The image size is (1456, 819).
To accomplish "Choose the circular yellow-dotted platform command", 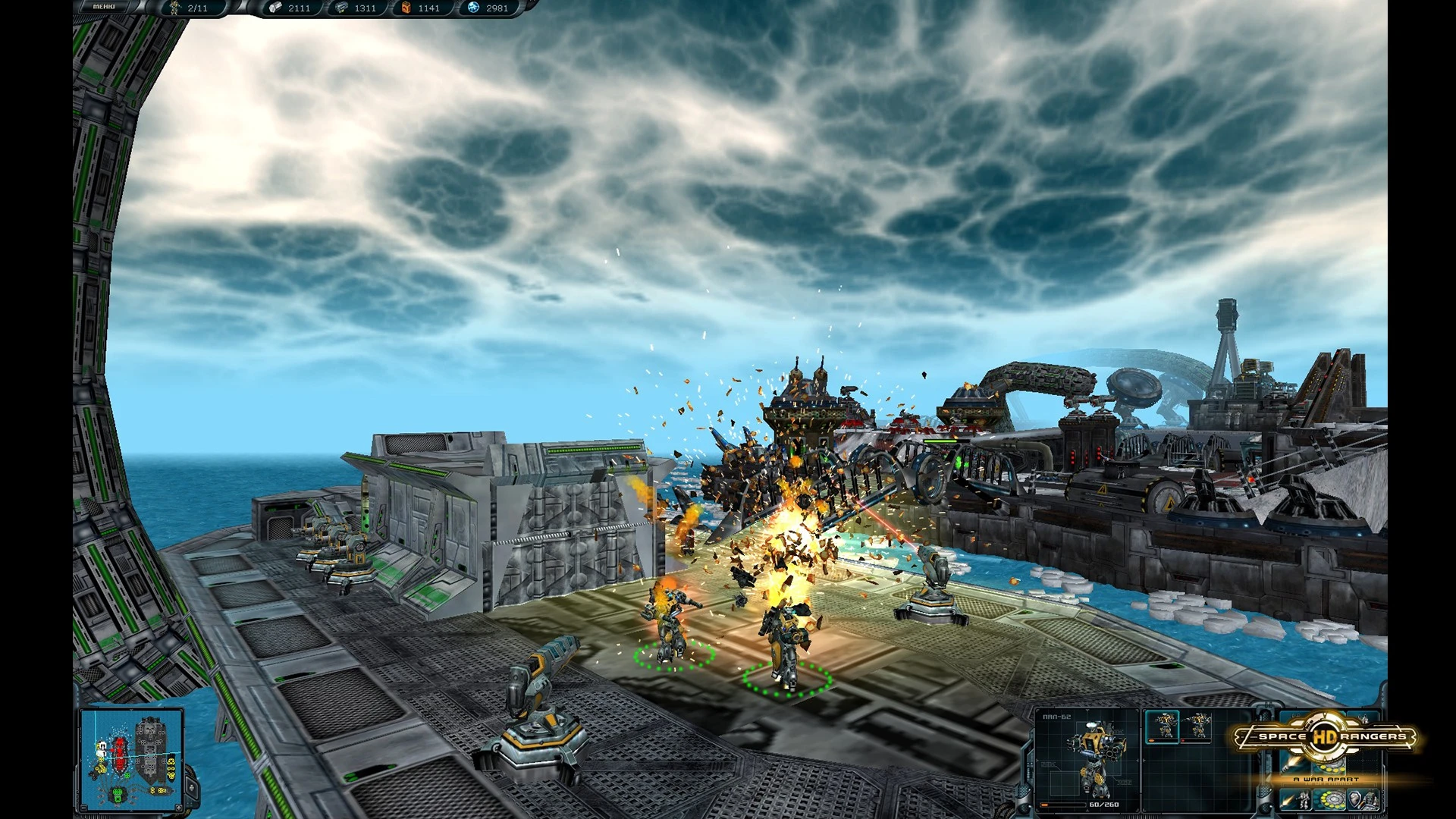I will click(1329, 799).
